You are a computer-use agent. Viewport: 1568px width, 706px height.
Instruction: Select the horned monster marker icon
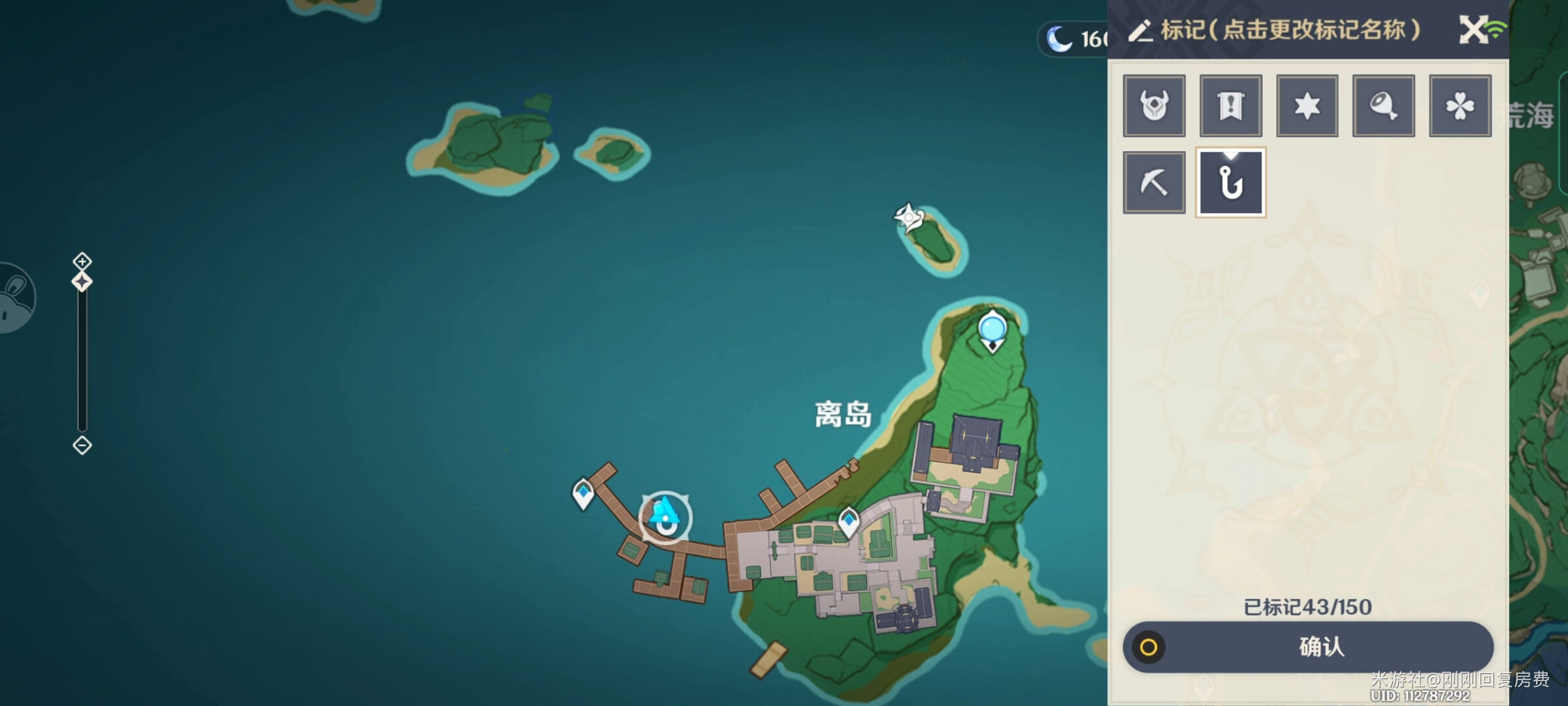[x=1154, y=106]
